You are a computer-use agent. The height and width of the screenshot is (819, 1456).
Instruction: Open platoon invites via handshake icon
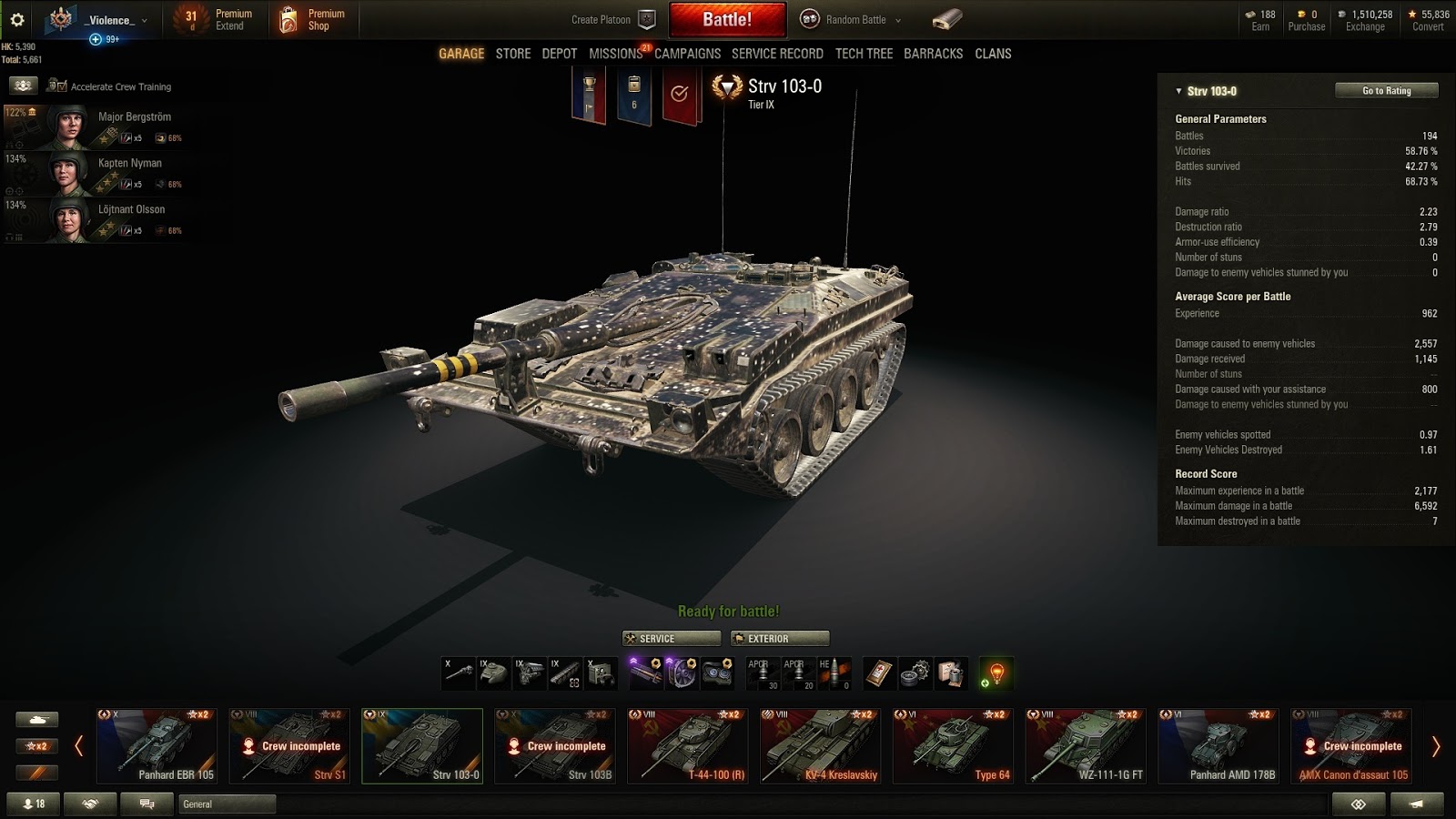[88, 804]
